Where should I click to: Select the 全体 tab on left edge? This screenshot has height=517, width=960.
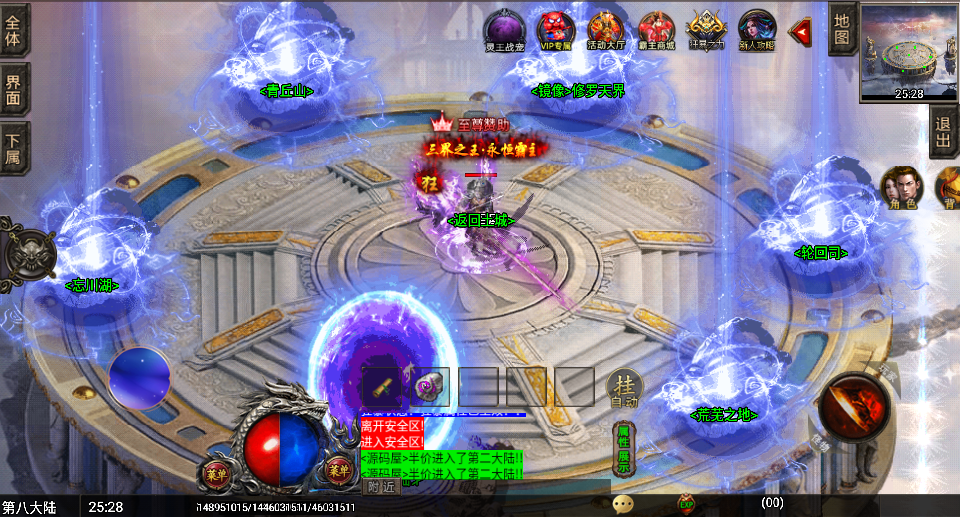pos(14,29)
